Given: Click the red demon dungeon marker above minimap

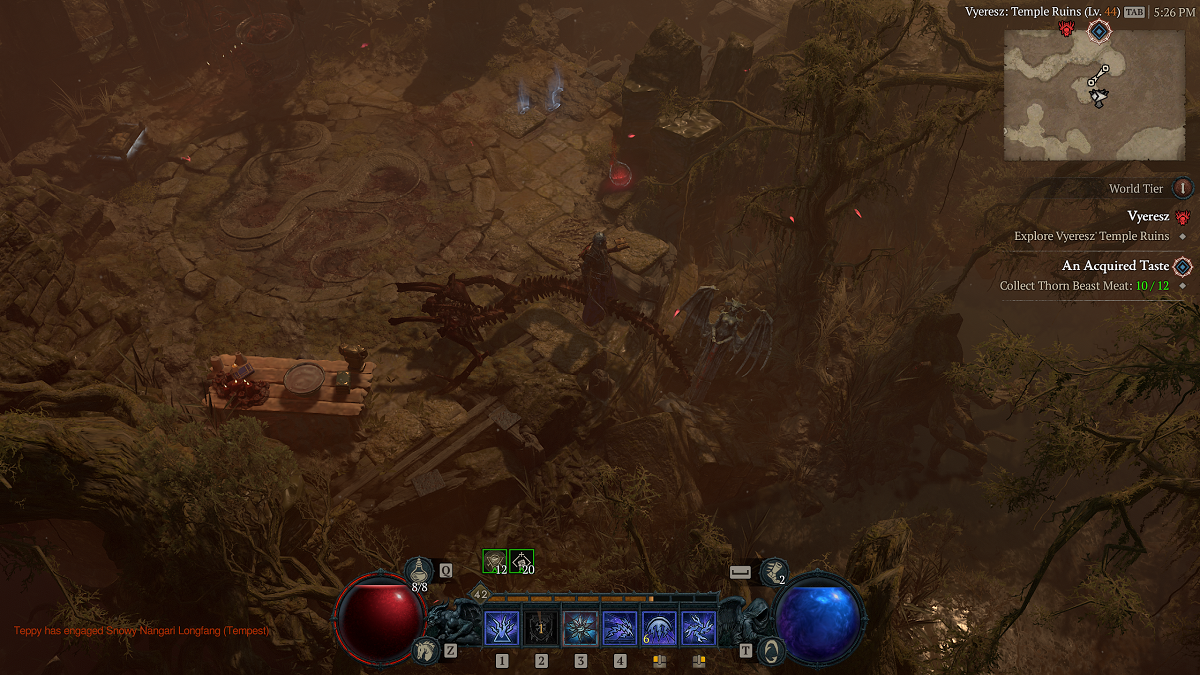Looking at the screenshot, I should (x=1066, y=29).
